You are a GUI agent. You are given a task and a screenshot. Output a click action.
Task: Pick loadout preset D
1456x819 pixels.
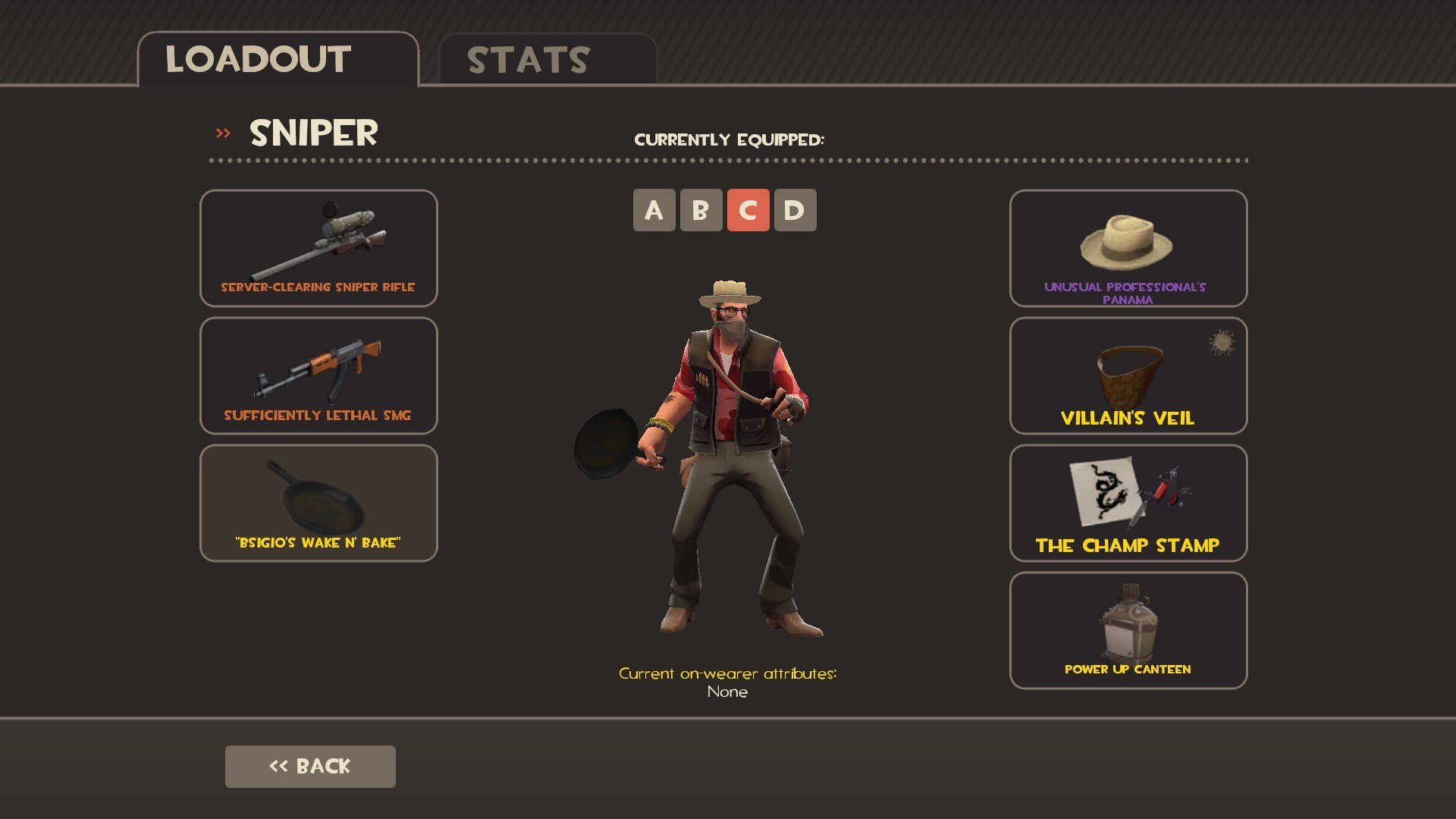(795, 210)
